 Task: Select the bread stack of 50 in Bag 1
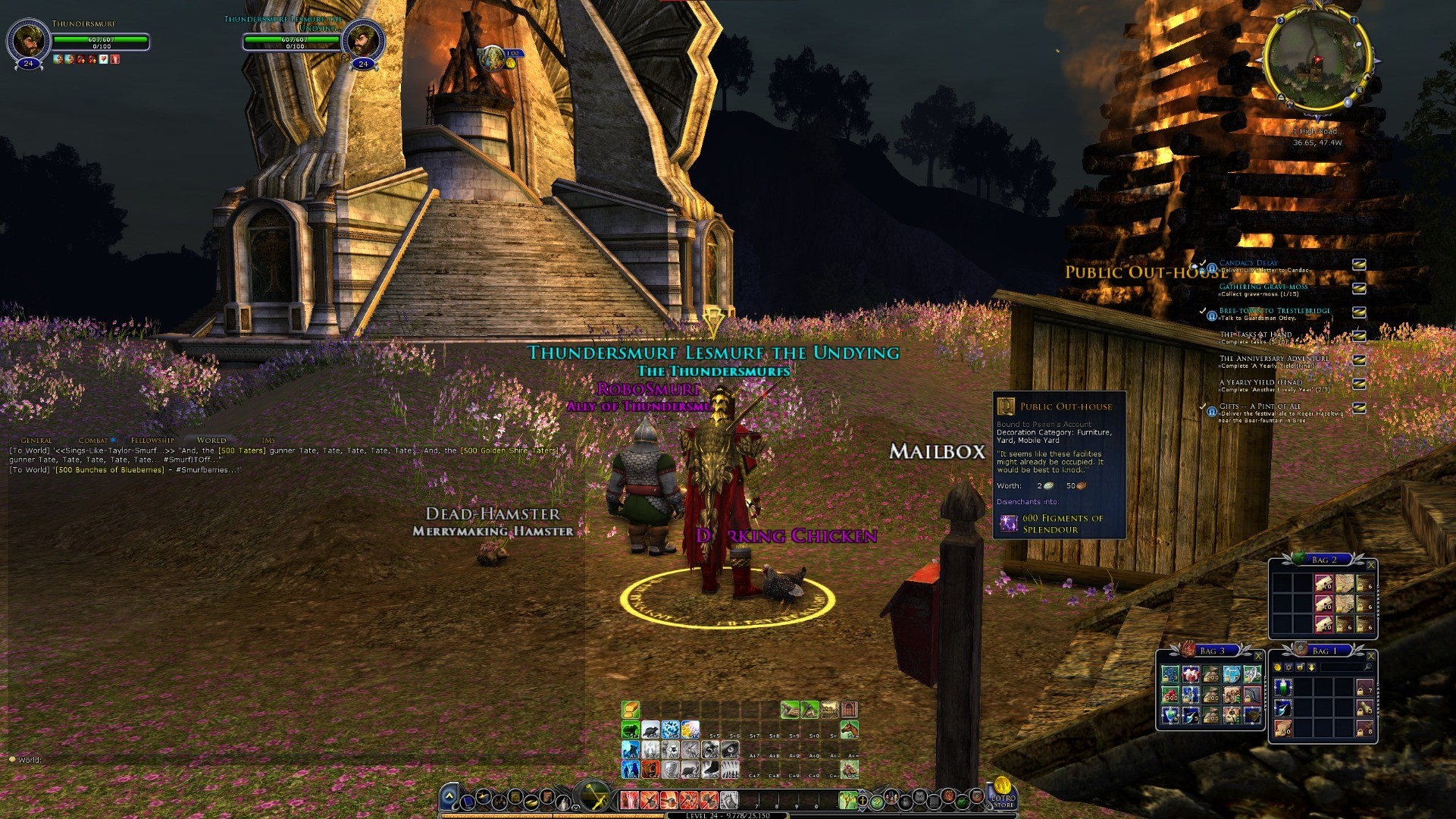(1282, 729)
